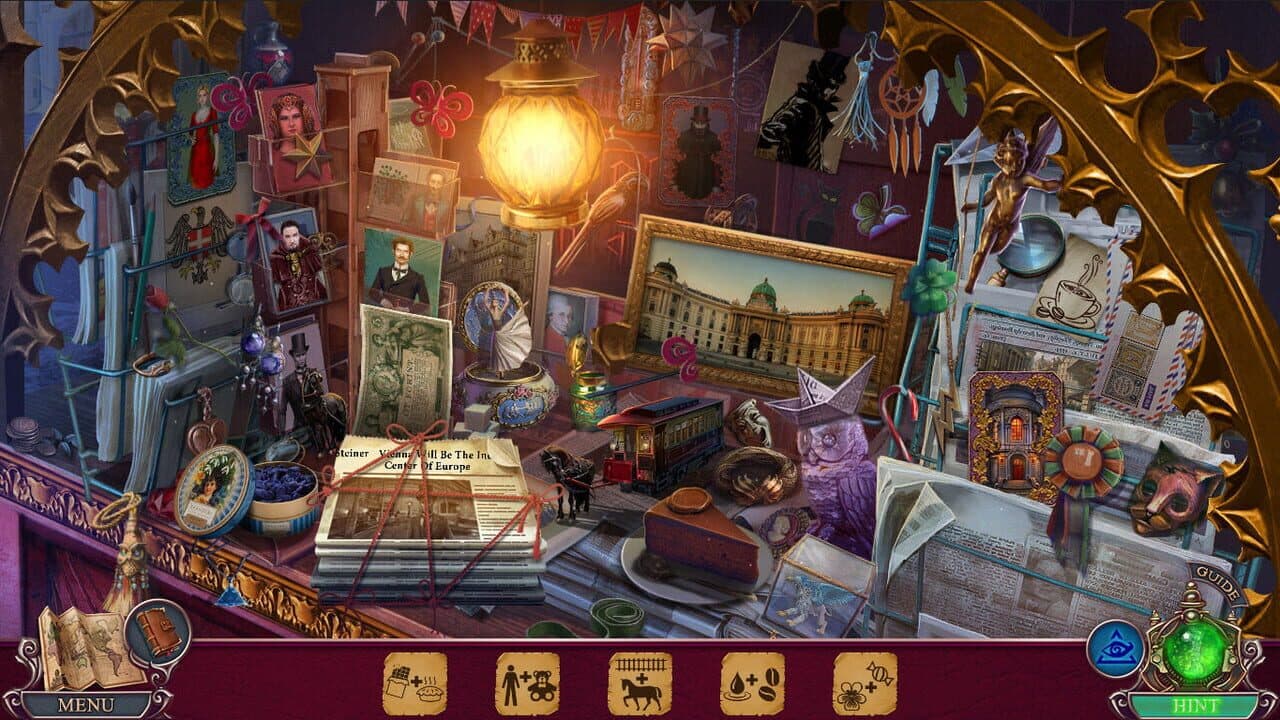The height and width of the screenshot is (720, 1280).
Task: Select the man-and-teddy-bear clue card
Action: [525, 682]
